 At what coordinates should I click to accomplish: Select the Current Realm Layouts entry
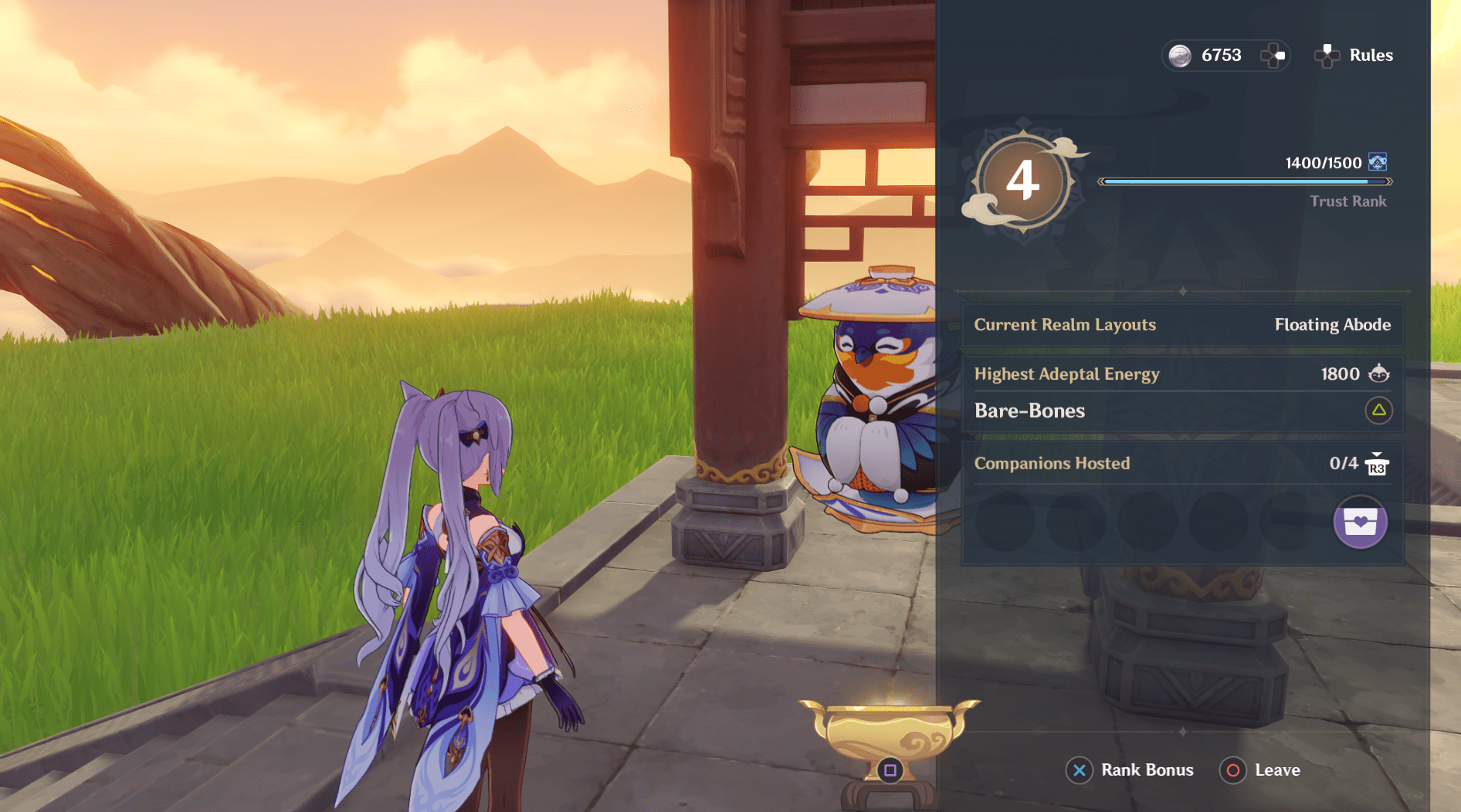click(x=1064, y=325)
